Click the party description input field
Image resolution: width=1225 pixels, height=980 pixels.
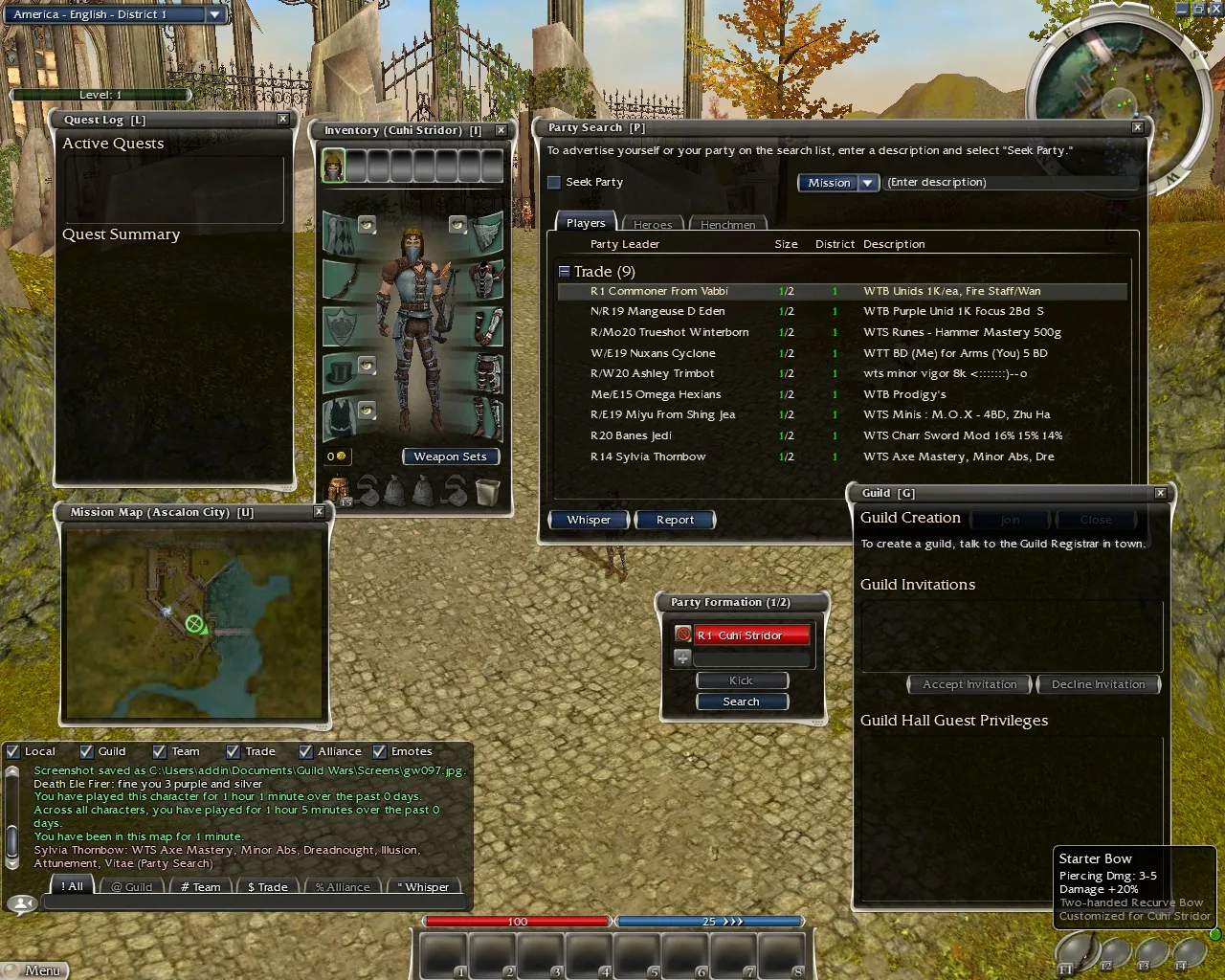[1010, 183]
